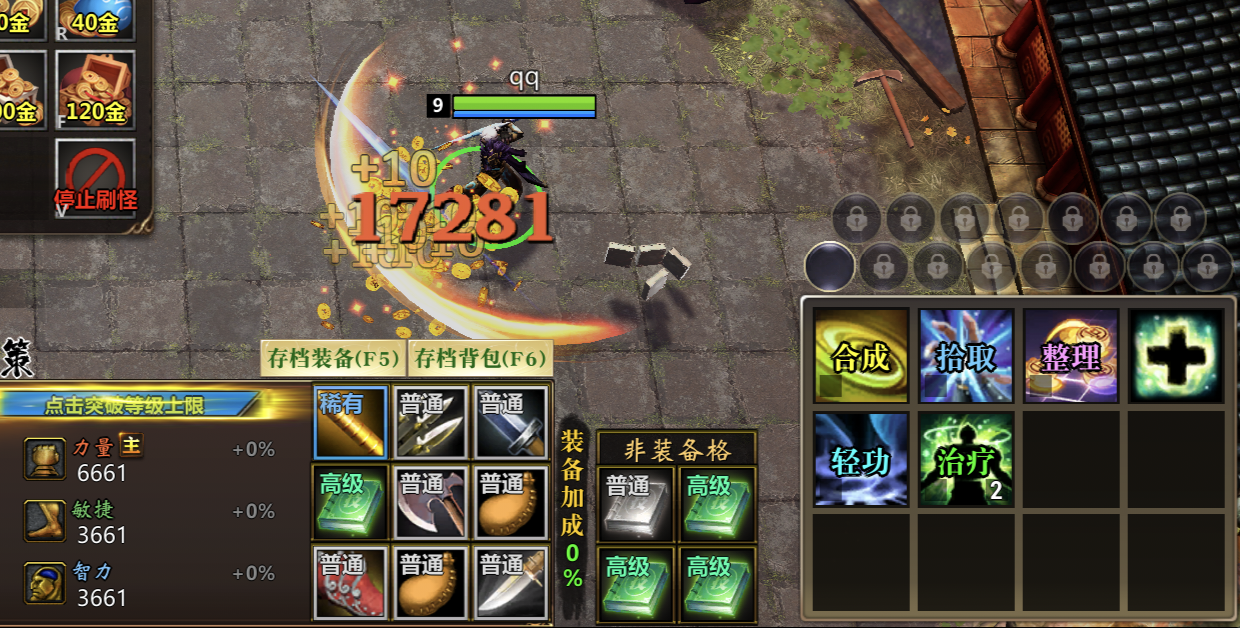Image resolution: width=1240 pixels, height=628 pixels.
Task: Activate the 拾取 pickup skill
Action: [x=966, y=355]
